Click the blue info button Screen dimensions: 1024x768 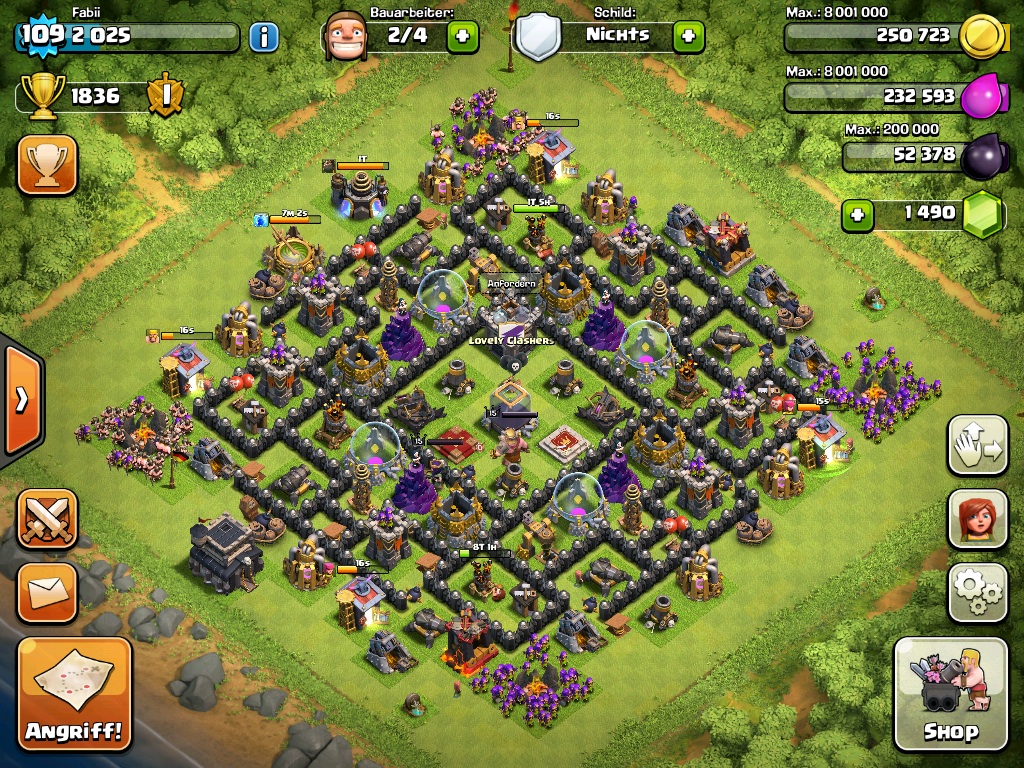pyautogui.click(x=263, y=38)
